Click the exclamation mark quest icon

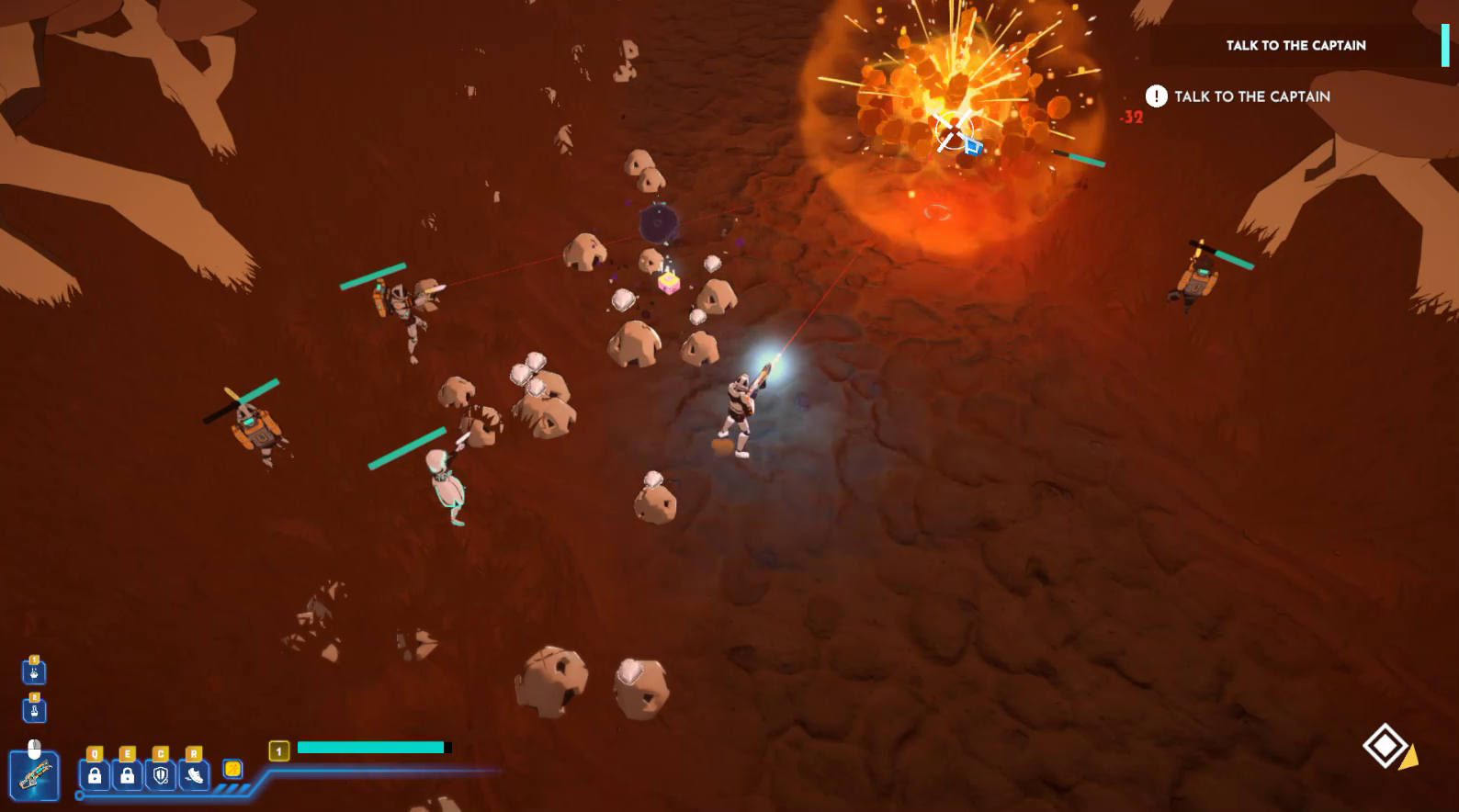pos(1156,96)
